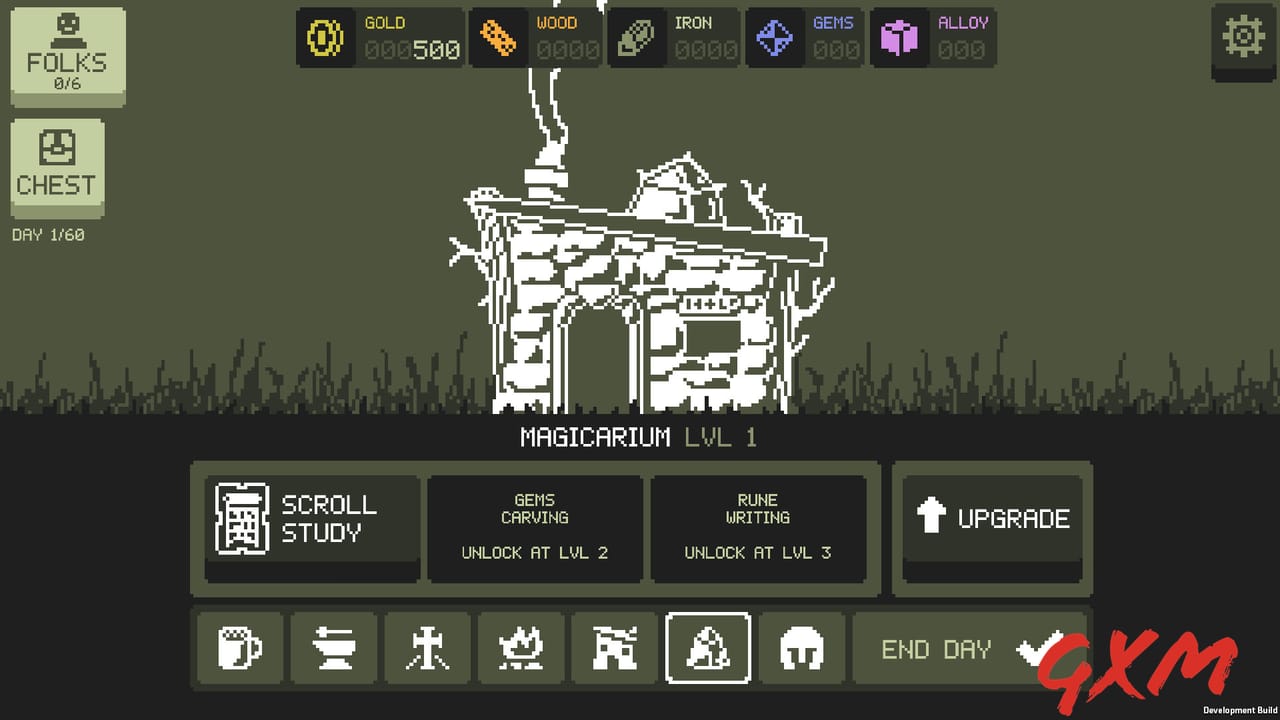This screenshot has width=1280, height=720.
Task: Select the tavern mug icon
Action: [x=239, y=648]
